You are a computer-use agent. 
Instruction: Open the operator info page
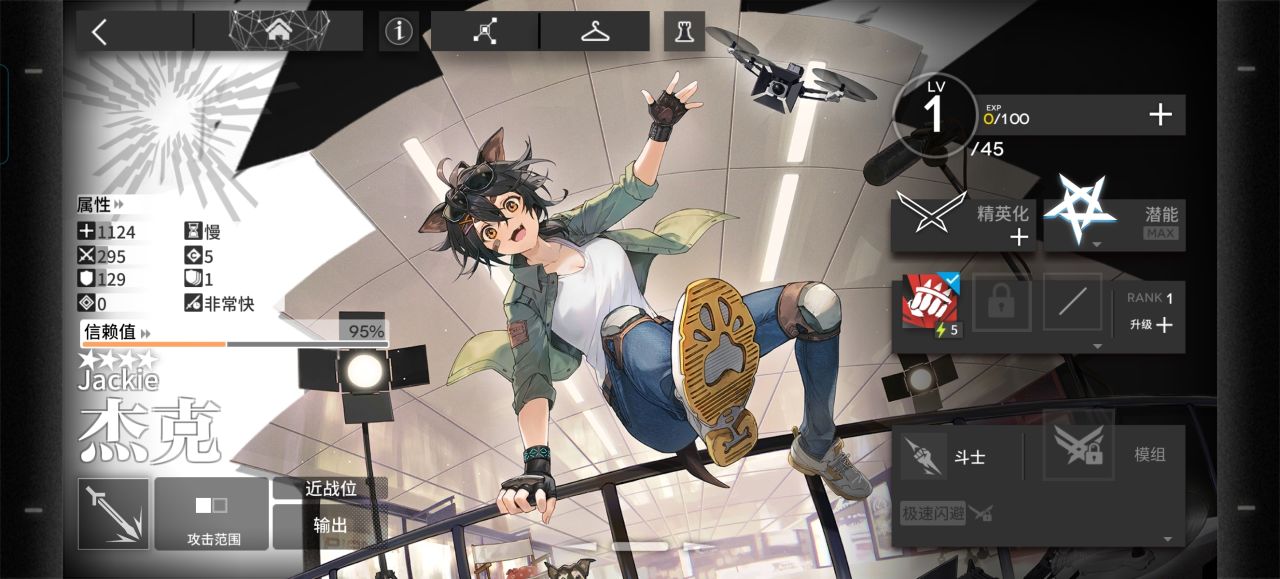click(x=398, y=31)
